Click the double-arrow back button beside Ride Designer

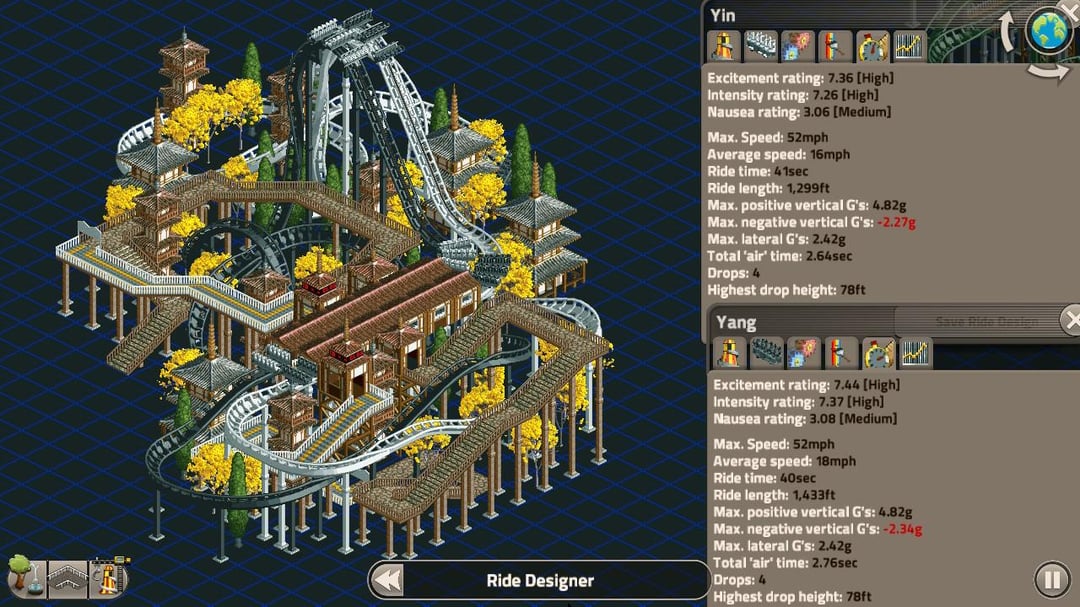[386, 580]
